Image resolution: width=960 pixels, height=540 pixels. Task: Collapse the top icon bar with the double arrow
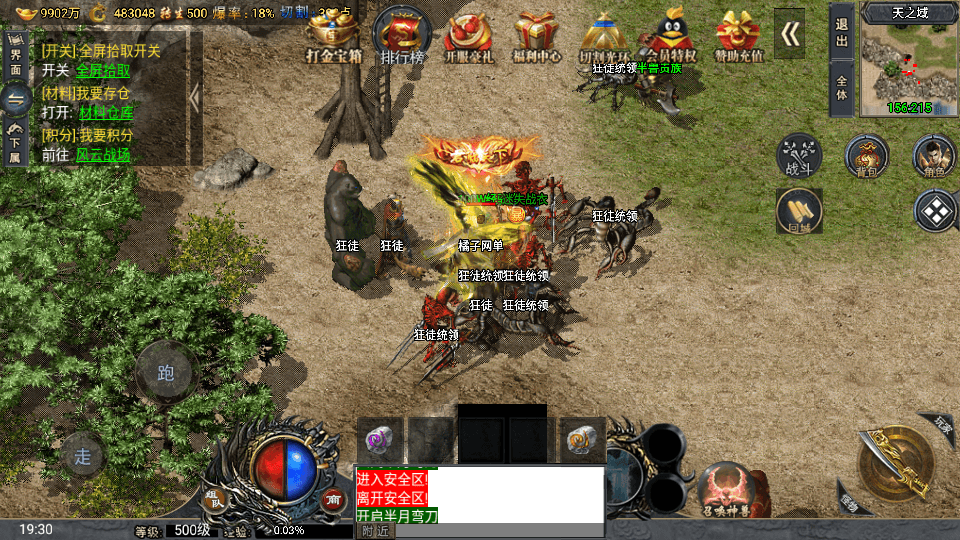tap(790, 34)
